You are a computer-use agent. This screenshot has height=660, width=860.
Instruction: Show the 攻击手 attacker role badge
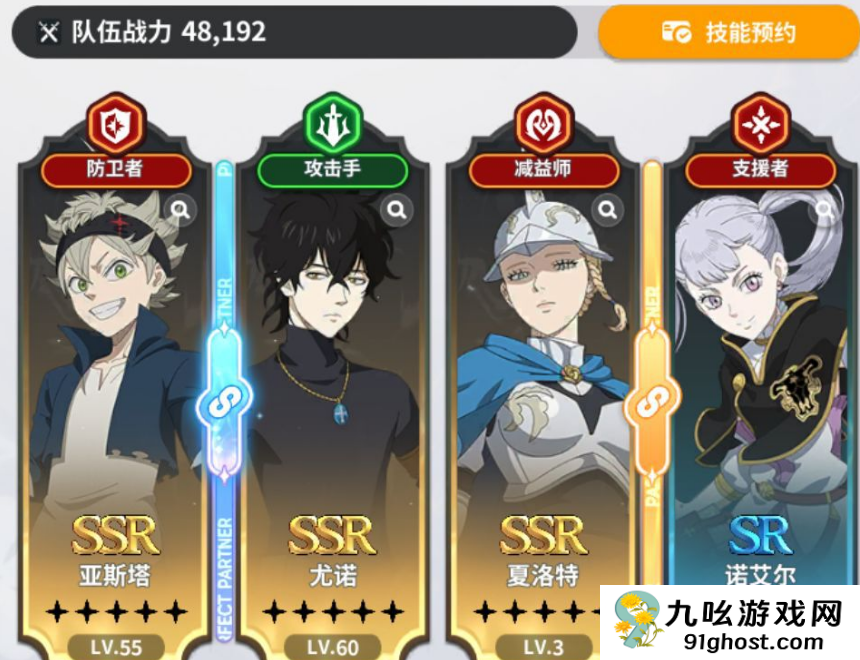click(332, 168)
